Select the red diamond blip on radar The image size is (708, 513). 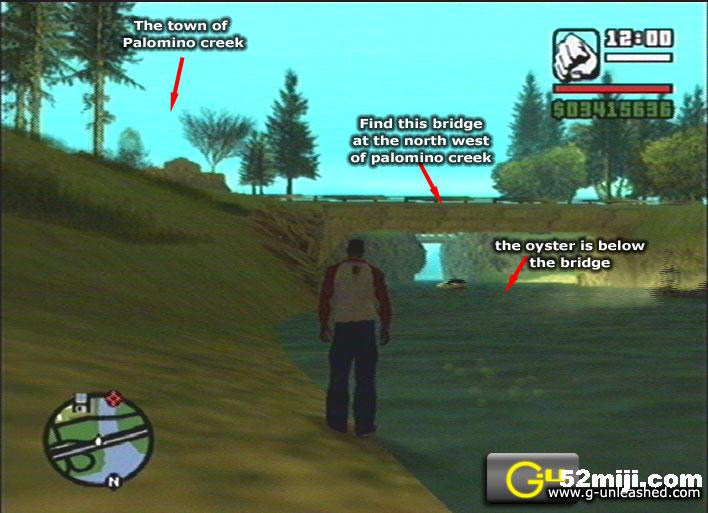coord(114,399)
